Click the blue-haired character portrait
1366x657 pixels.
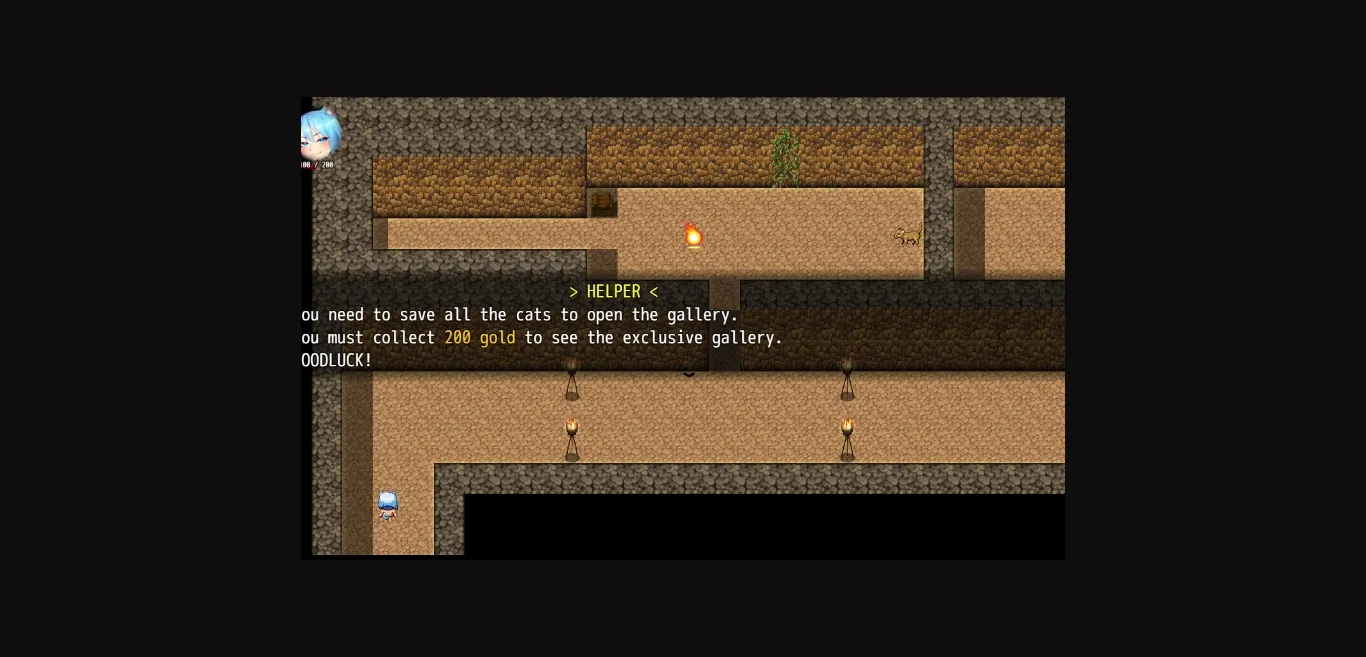319,137
